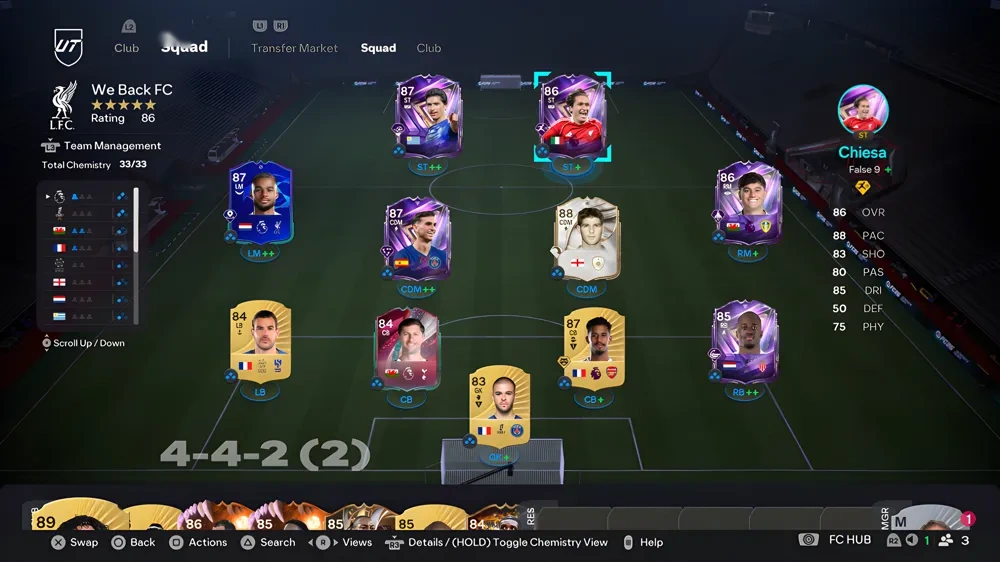Click Chiesa's circular portrait in the stats panel
The width and height of the screenshot is (1000, 562).
click(863, 111)
